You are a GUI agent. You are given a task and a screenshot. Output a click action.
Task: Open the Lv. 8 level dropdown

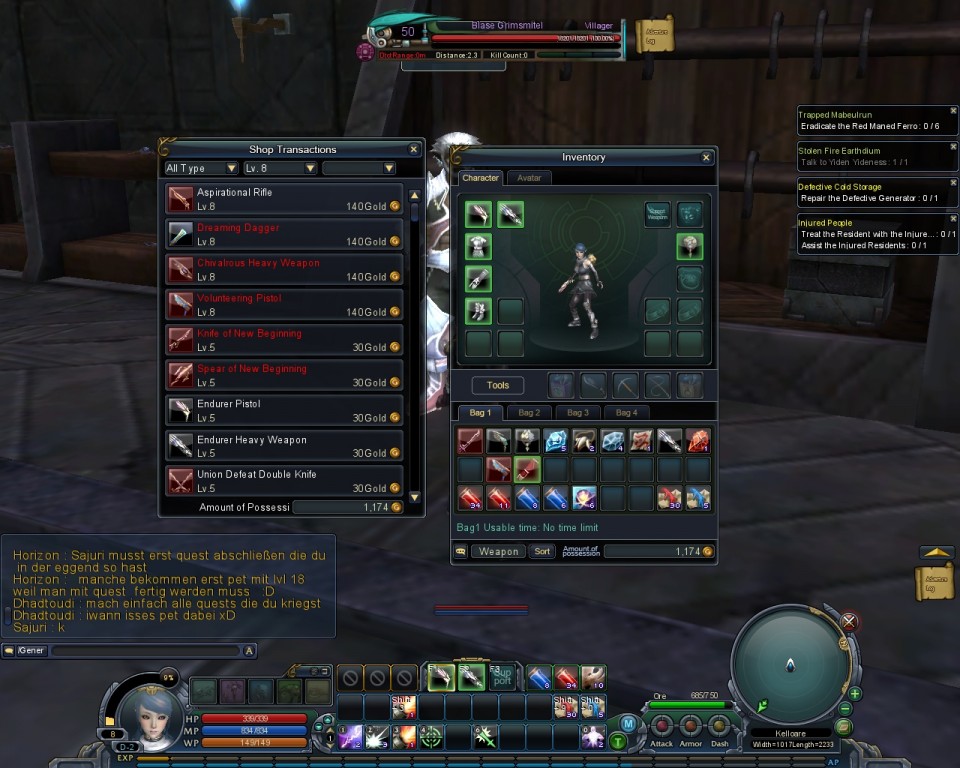(x=279, y=169)
